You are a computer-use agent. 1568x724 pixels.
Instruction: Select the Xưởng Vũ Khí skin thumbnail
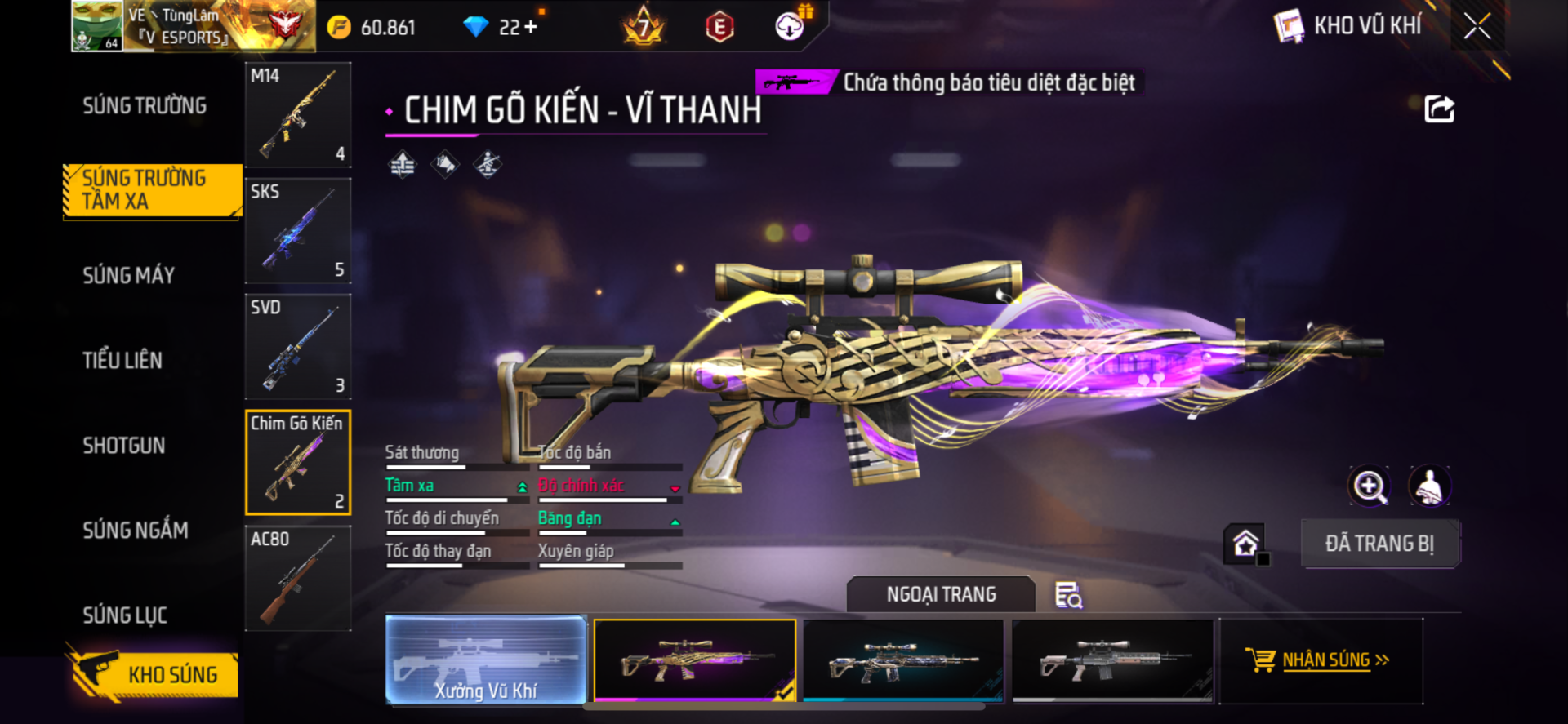pyautogui.click(x=486, y=660)
